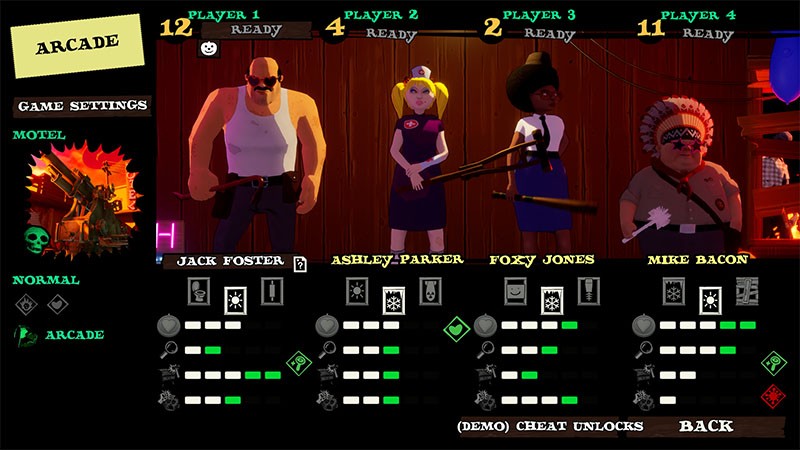Click Mike Bacon's red diamond badge
Image resolution: width=800 pixels, height=450 pixels.
tap(772, 393)
